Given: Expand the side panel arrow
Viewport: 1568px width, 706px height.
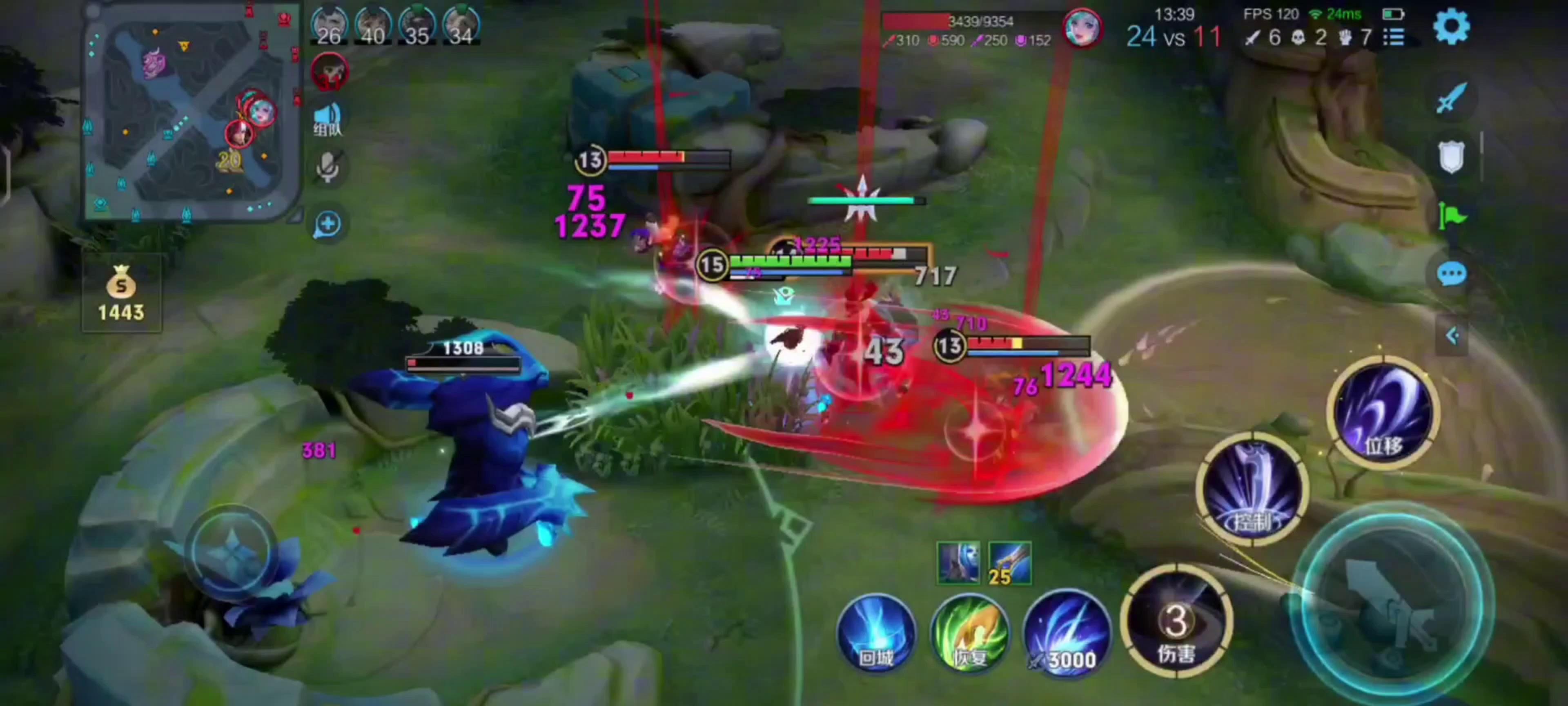Looking at the screenshot, I should pyautogui.click(x=1452, y=336).
